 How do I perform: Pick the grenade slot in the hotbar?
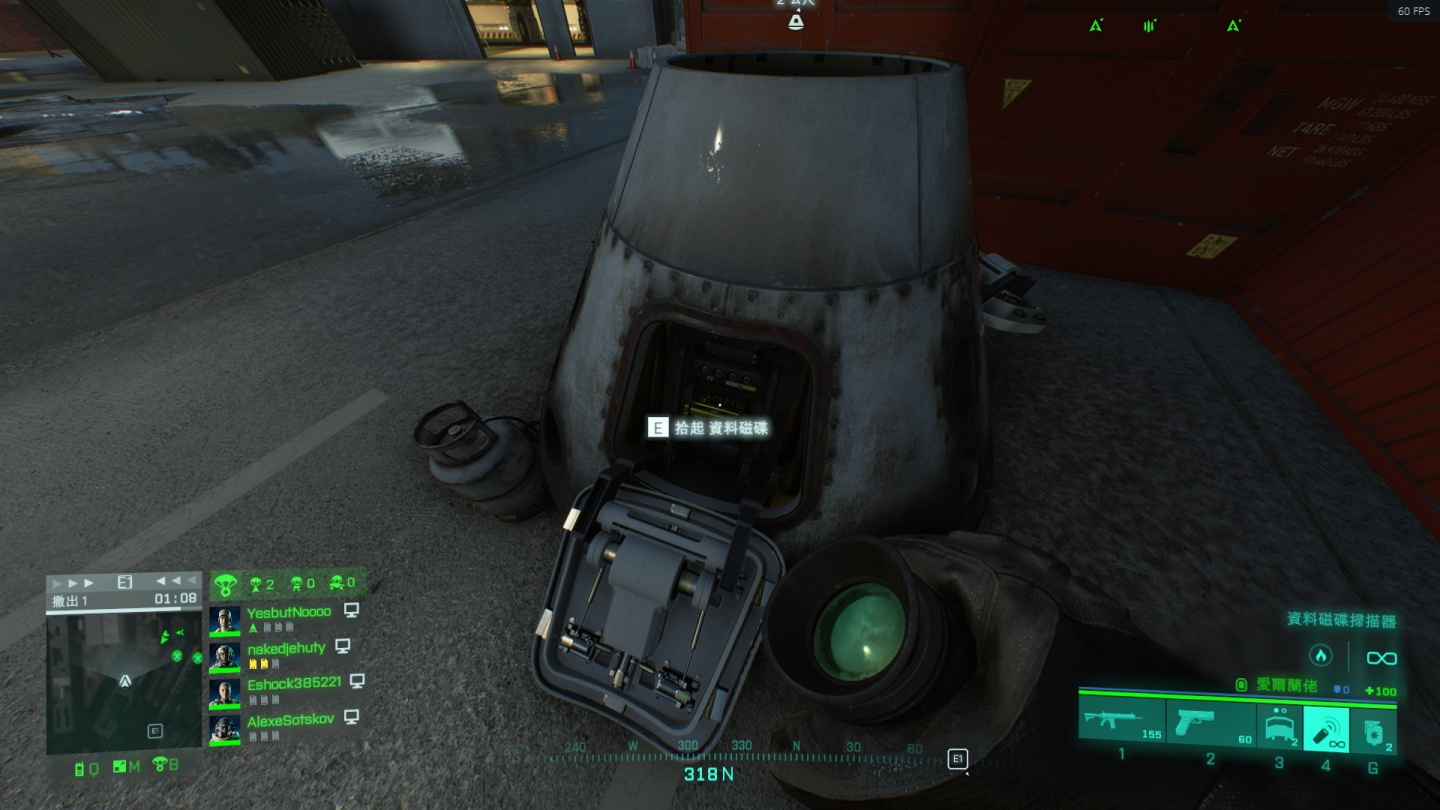coord(1374,729)
